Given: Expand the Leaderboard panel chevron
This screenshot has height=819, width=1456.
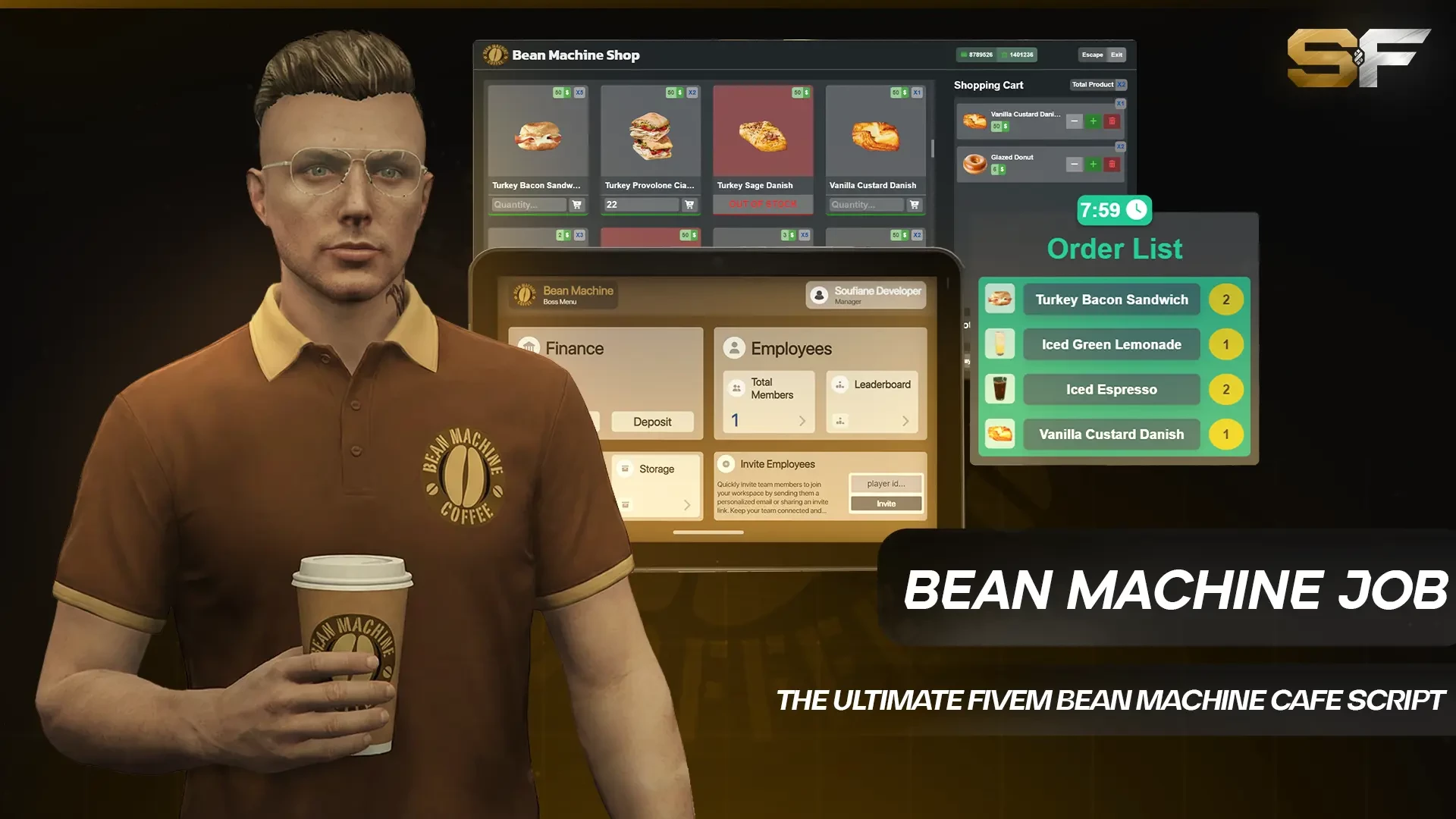Looking at the screenshot, I should click(906, 422).
